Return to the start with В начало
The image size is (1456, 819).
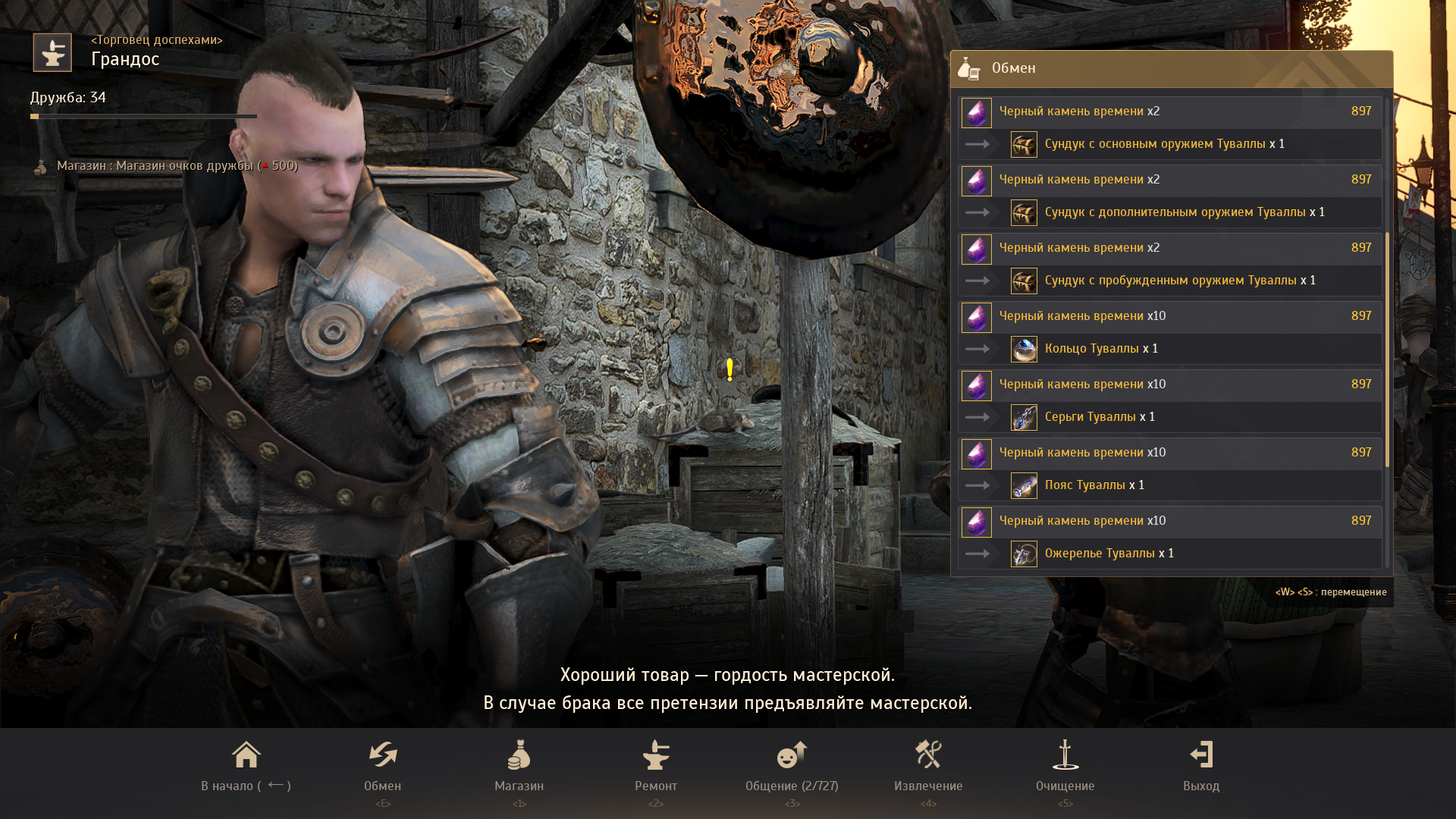(246, 766)
